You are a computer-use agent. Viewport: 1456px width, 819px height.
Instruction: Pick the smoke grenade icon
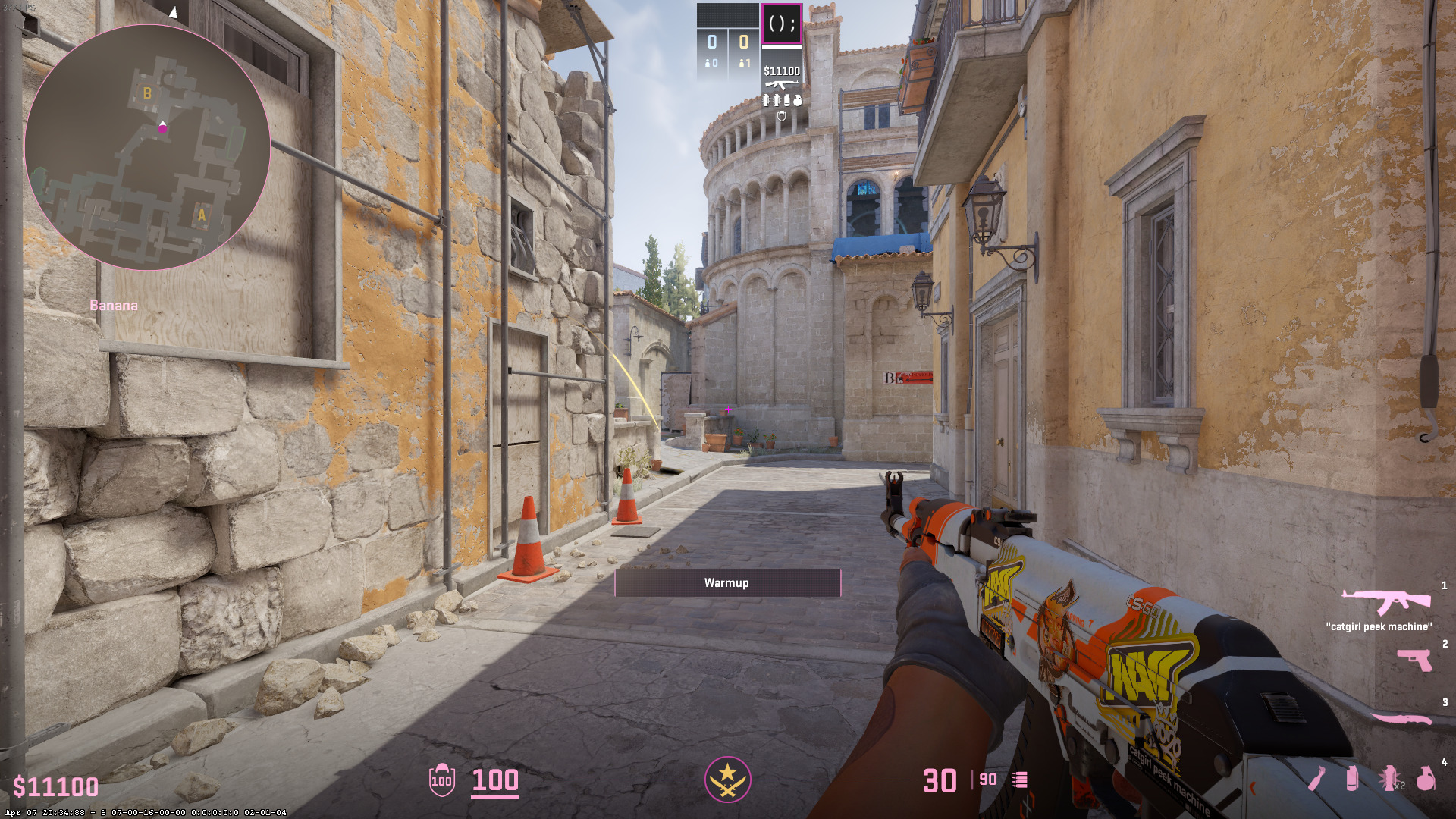pos(1351,778)
